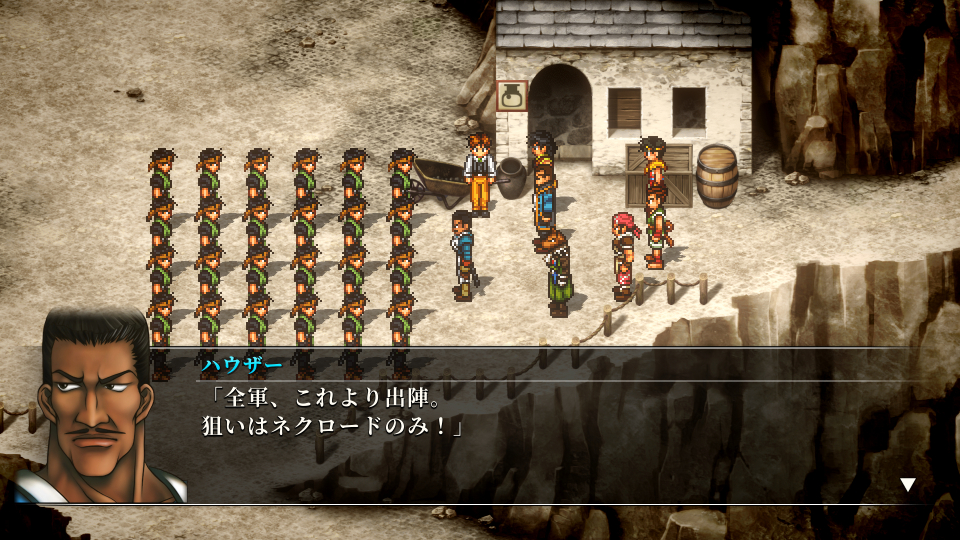Advance dialogue with the white arrow indicator
Screen dimensions: 960x540
click(907, 485)
